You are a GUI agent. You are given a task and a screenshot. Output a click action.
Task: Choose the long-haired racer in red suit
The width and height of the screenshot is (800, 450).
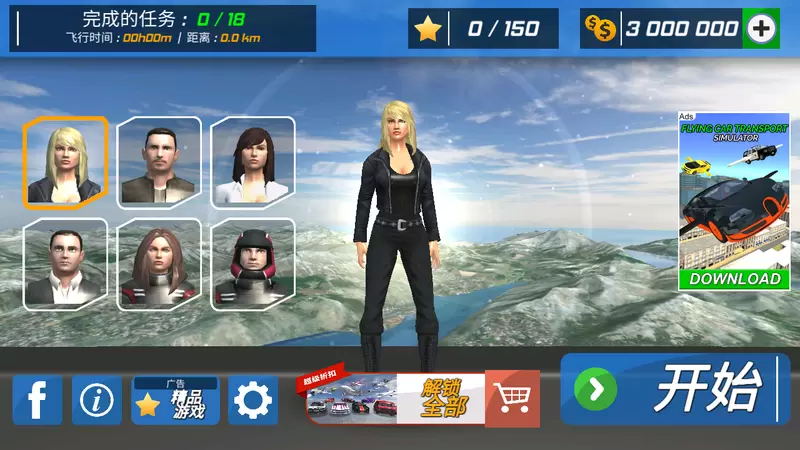159,262
